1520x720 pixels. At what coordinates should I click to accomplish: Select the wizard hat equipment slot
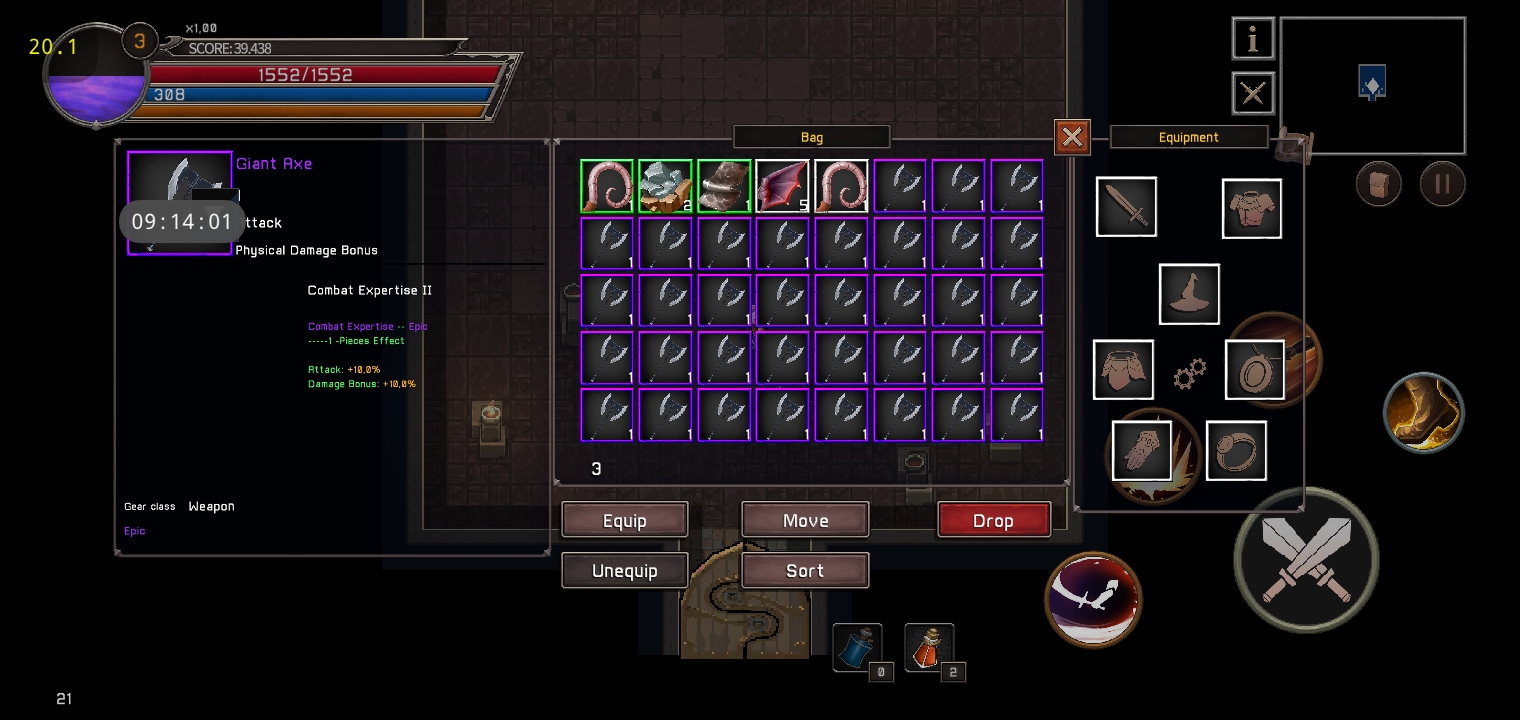click(1189, 294)
